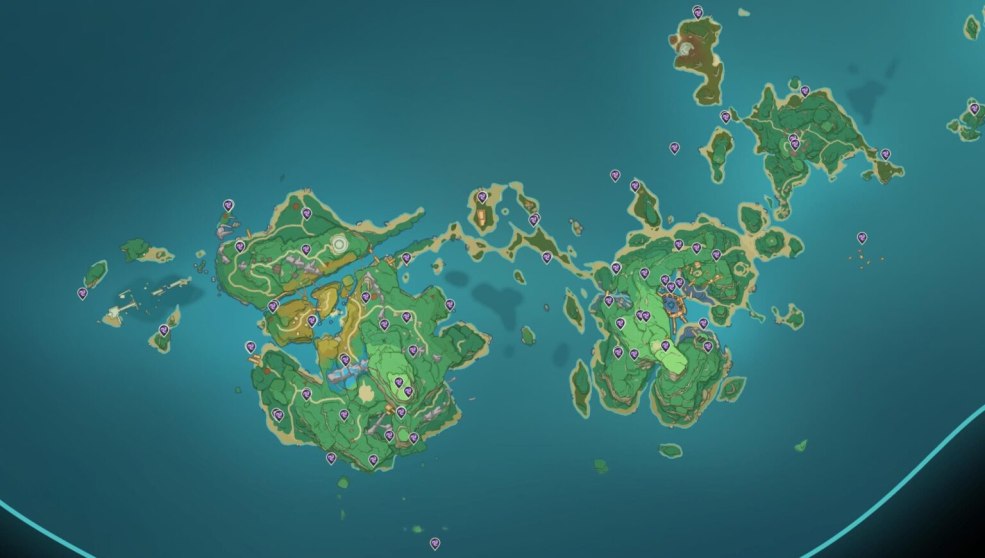Viewport: 985px width, 558px height.
Task: Select the isolated marker in the eastern sea
Action: pos(861,238)
